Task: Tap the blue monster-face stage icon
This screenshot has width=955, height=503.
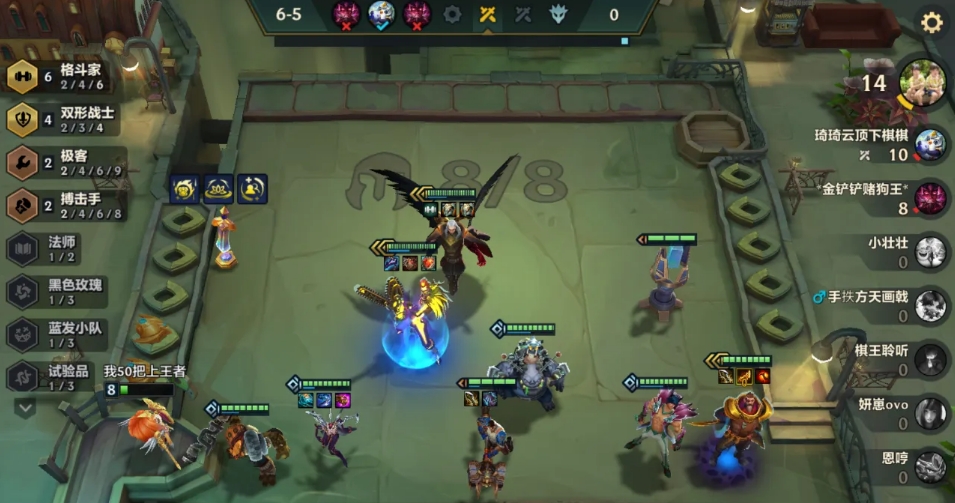Action: [380, 14]
